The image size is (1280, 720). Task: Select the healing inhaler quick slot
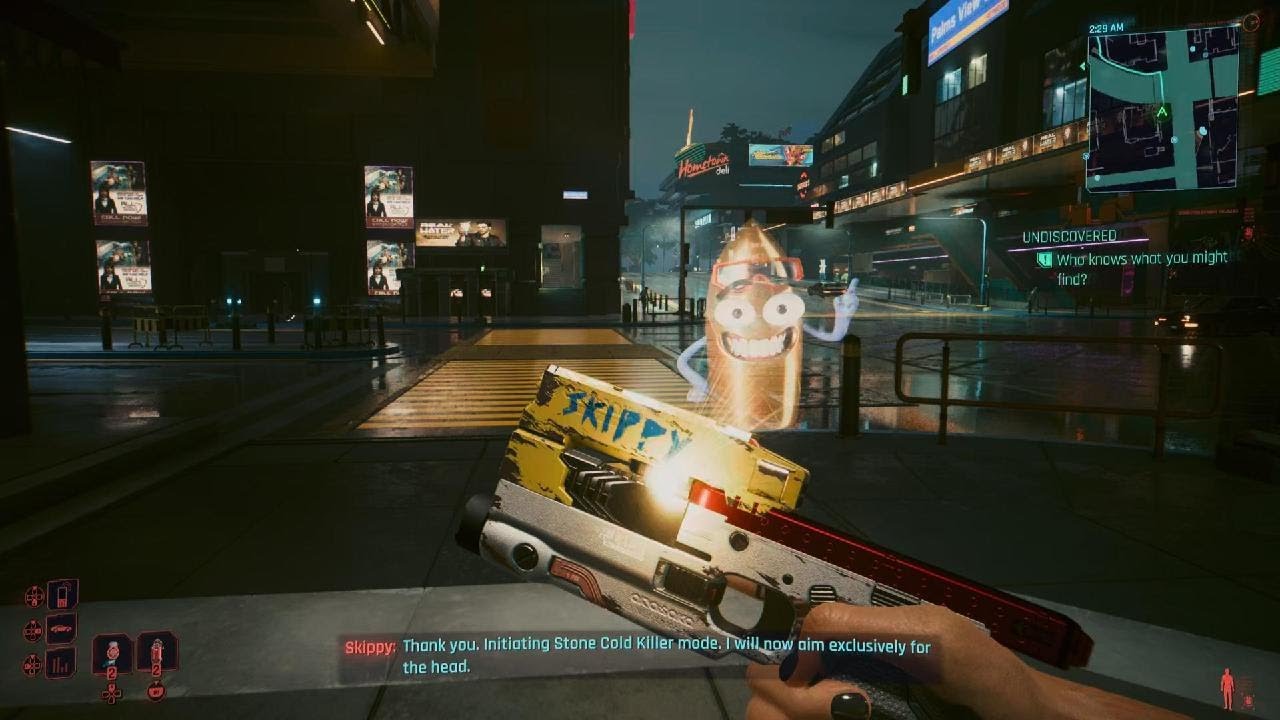(x=158, y=650)
